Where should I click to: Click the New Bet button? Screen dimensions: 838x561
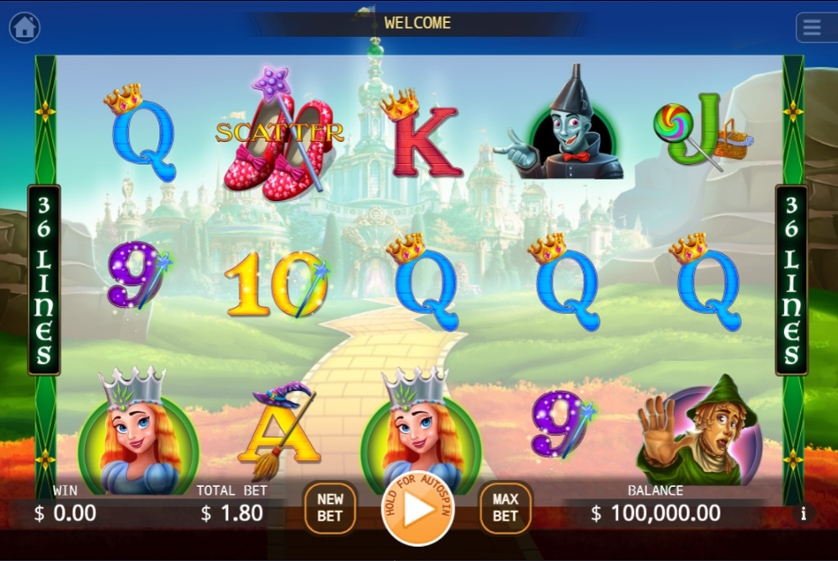pos(330,507)
